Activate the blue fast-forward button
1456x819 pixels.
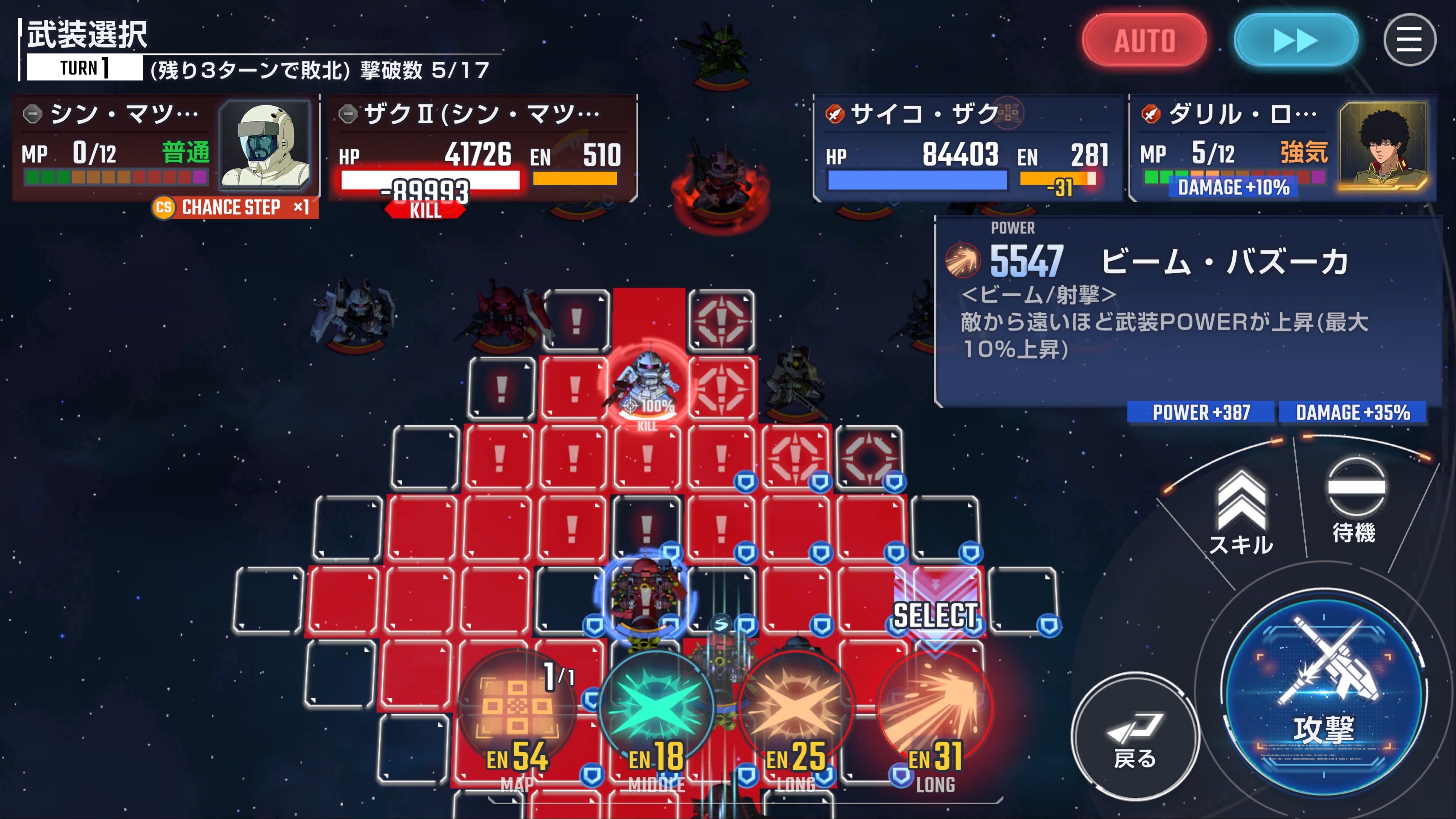pos(1296,41)
